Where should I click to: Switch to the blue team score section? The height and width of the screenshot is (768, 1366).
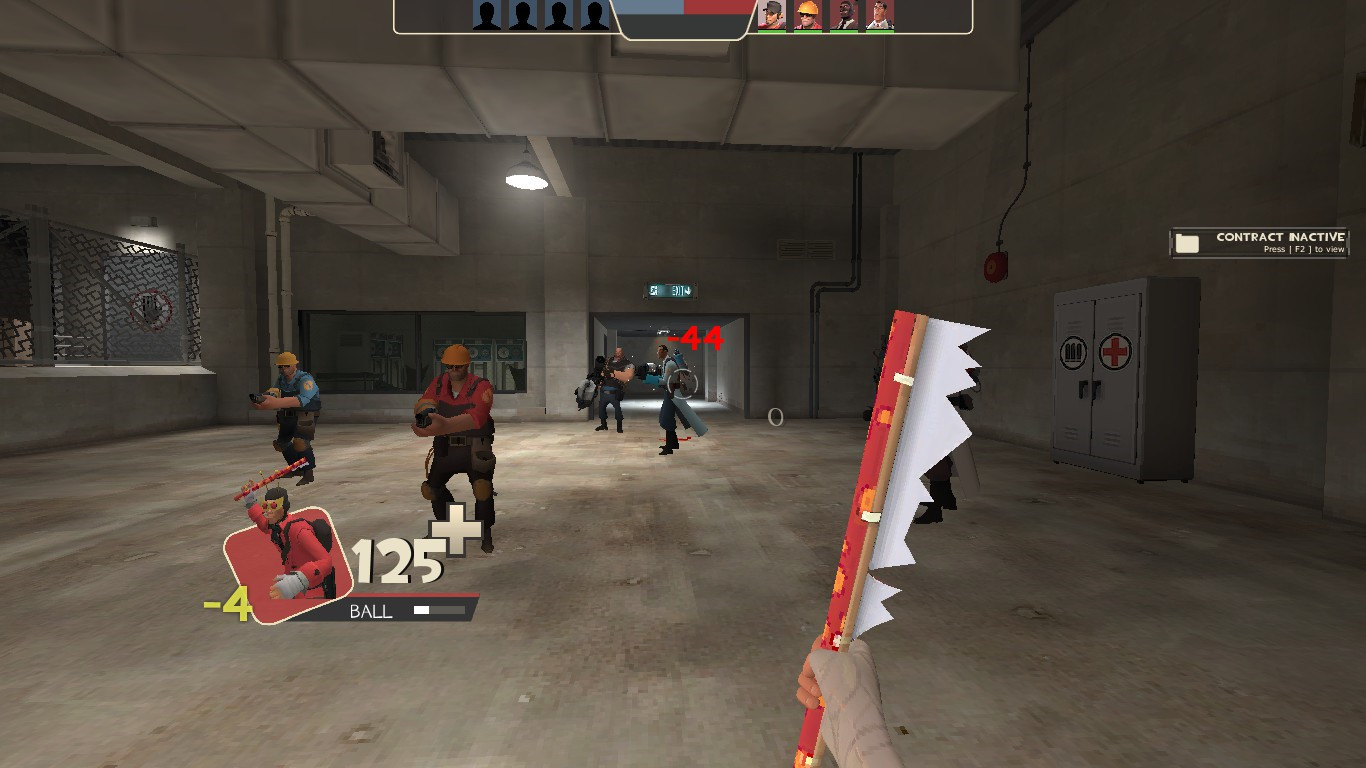648,8
